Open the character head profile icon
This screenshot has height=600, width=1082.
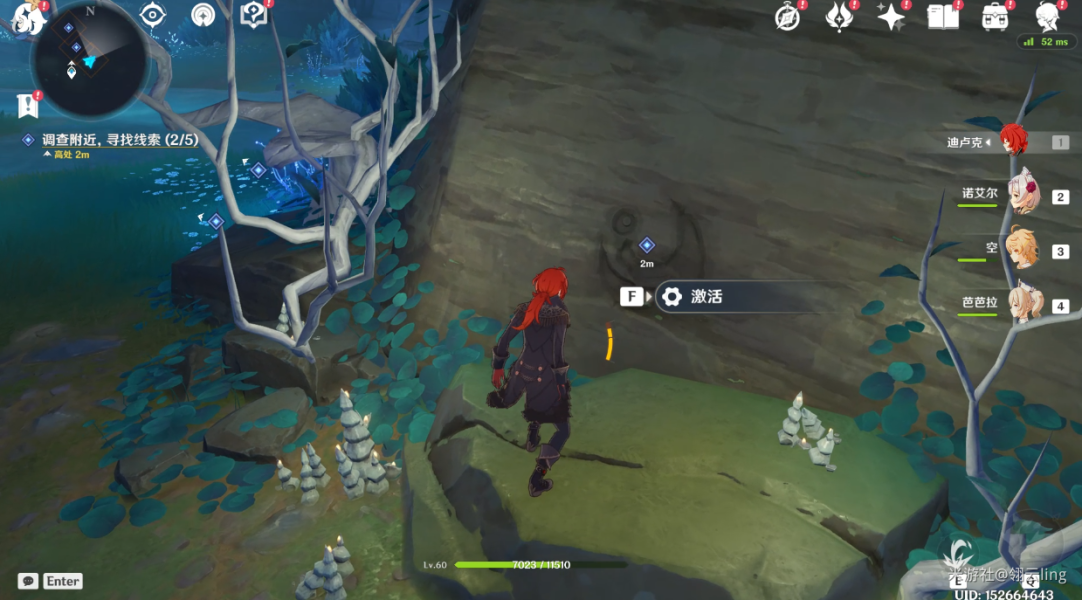(1047, 16)
